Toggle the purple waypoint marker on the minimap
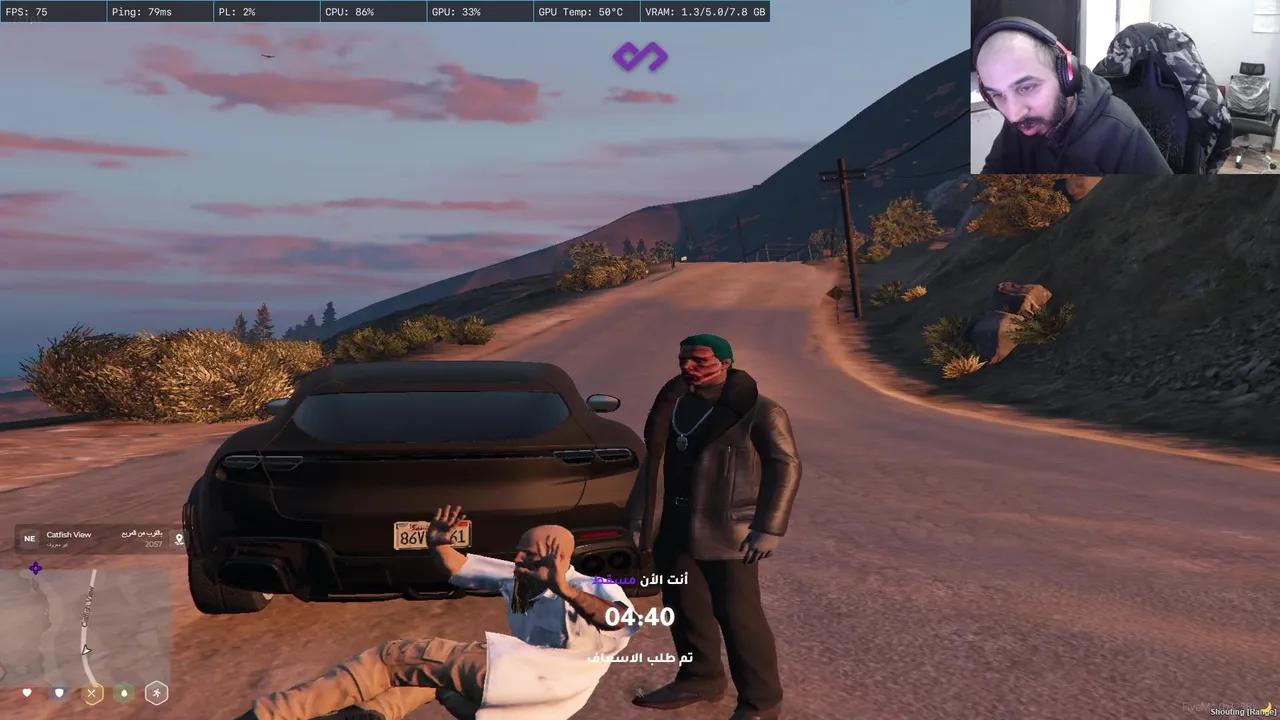Image resolution: width=1280 pixels, height=720 pixels. [x=36, y=568]
